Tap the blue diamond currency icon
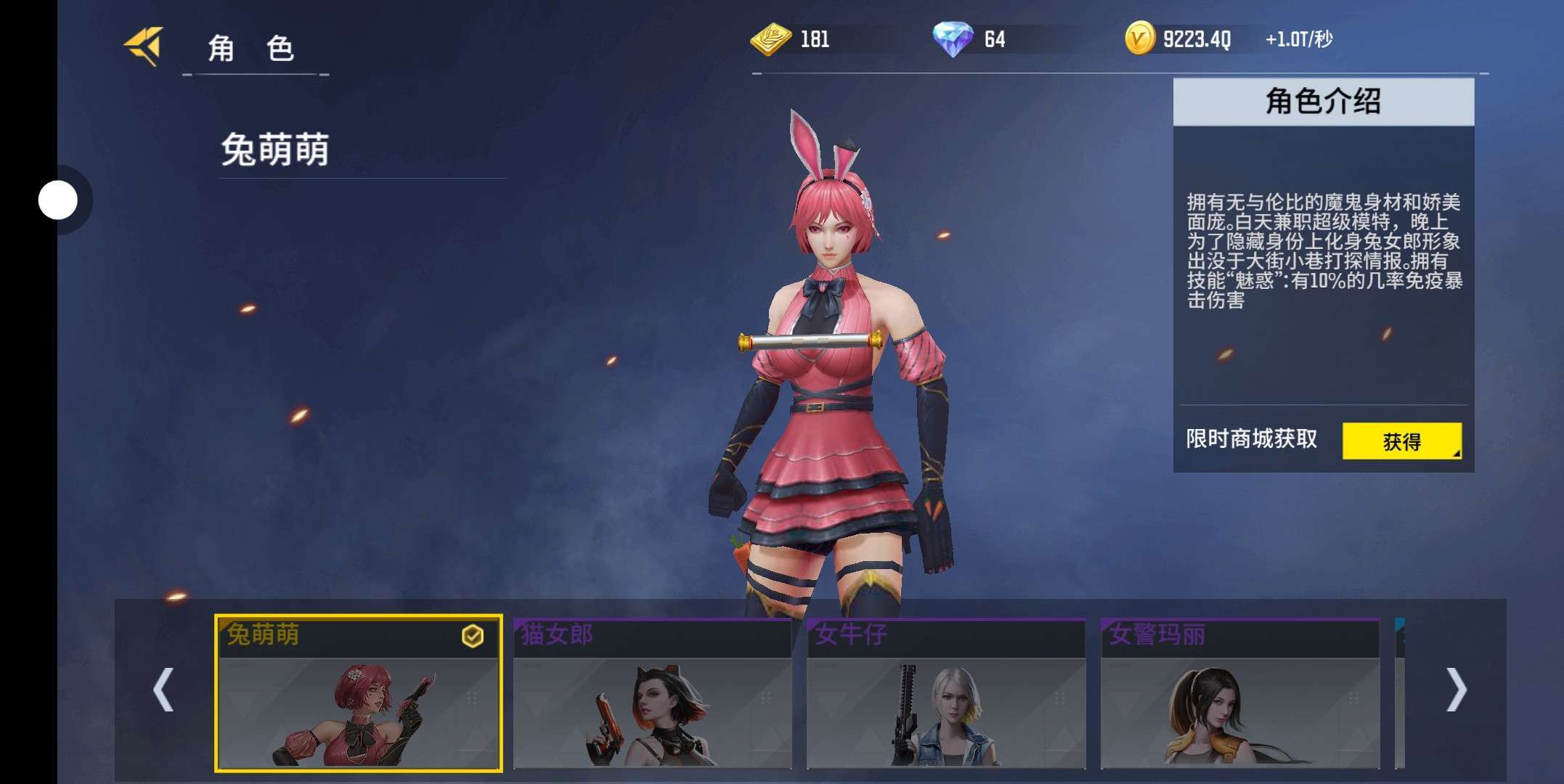 coord(952,38)
